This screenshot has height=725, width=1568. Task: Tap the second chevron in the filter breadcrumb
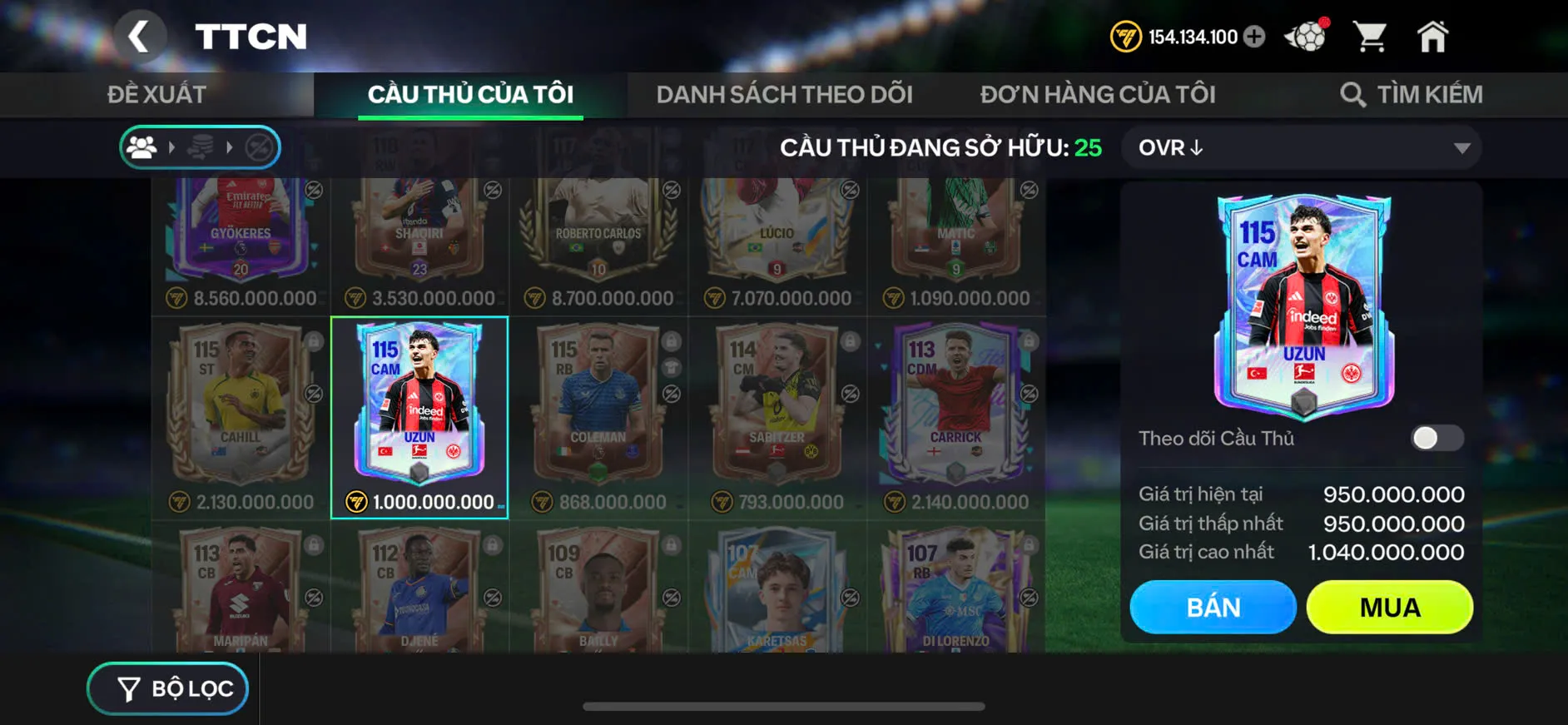tap(231, 147)
